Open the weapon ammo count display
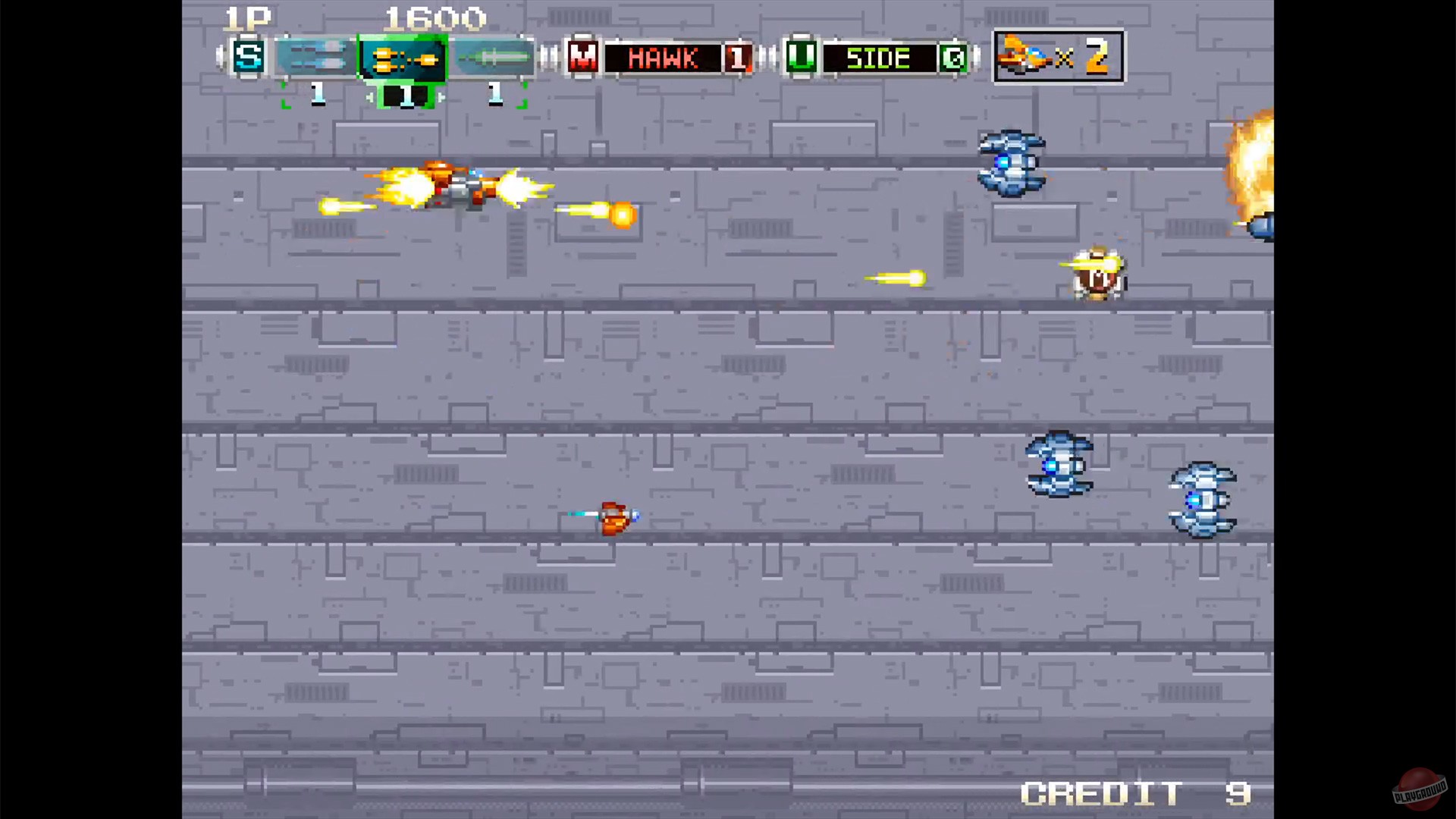 [406, 96]
